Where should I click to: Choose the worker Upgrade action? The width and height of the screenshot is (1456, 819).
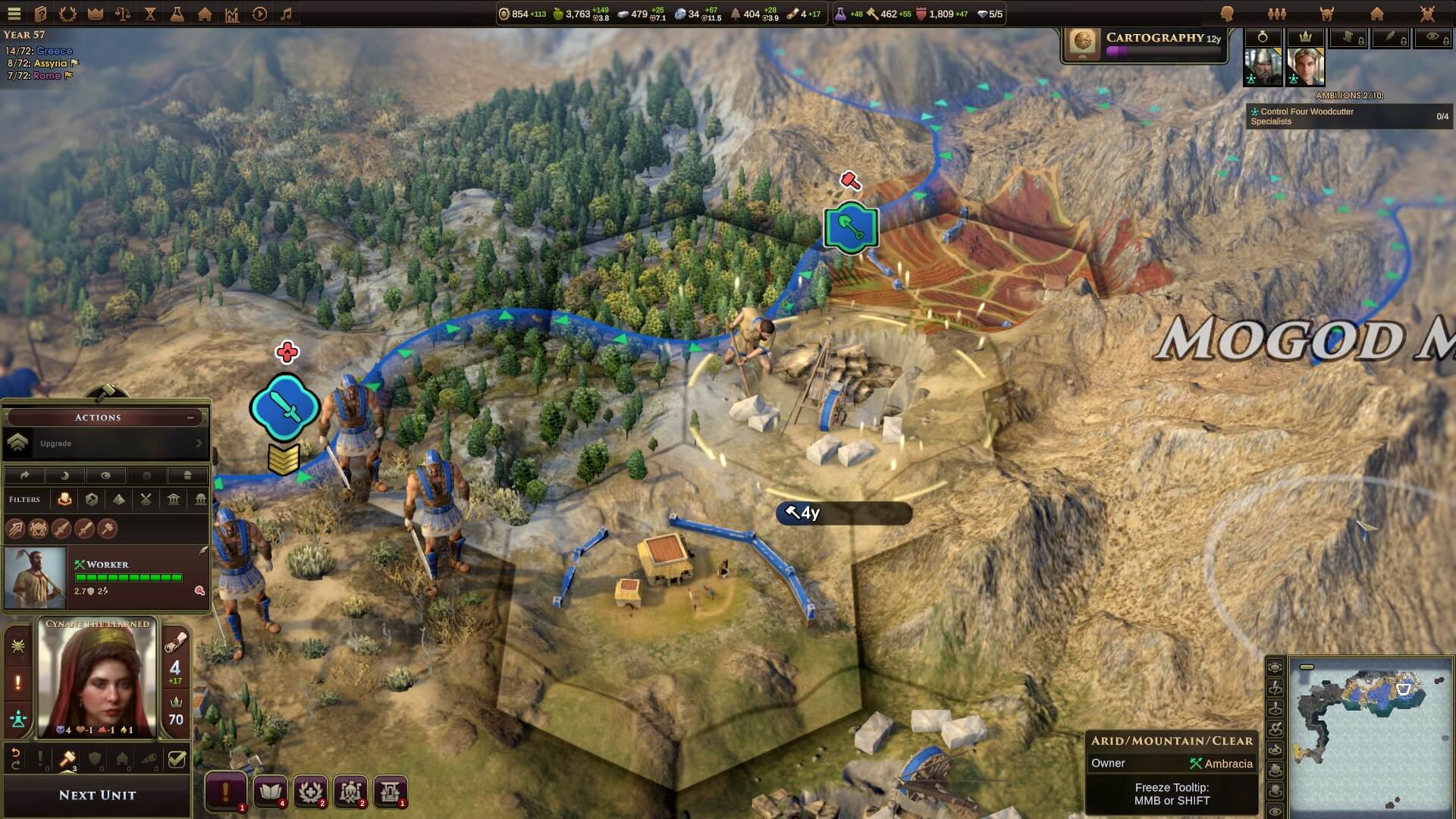[105, 444]
